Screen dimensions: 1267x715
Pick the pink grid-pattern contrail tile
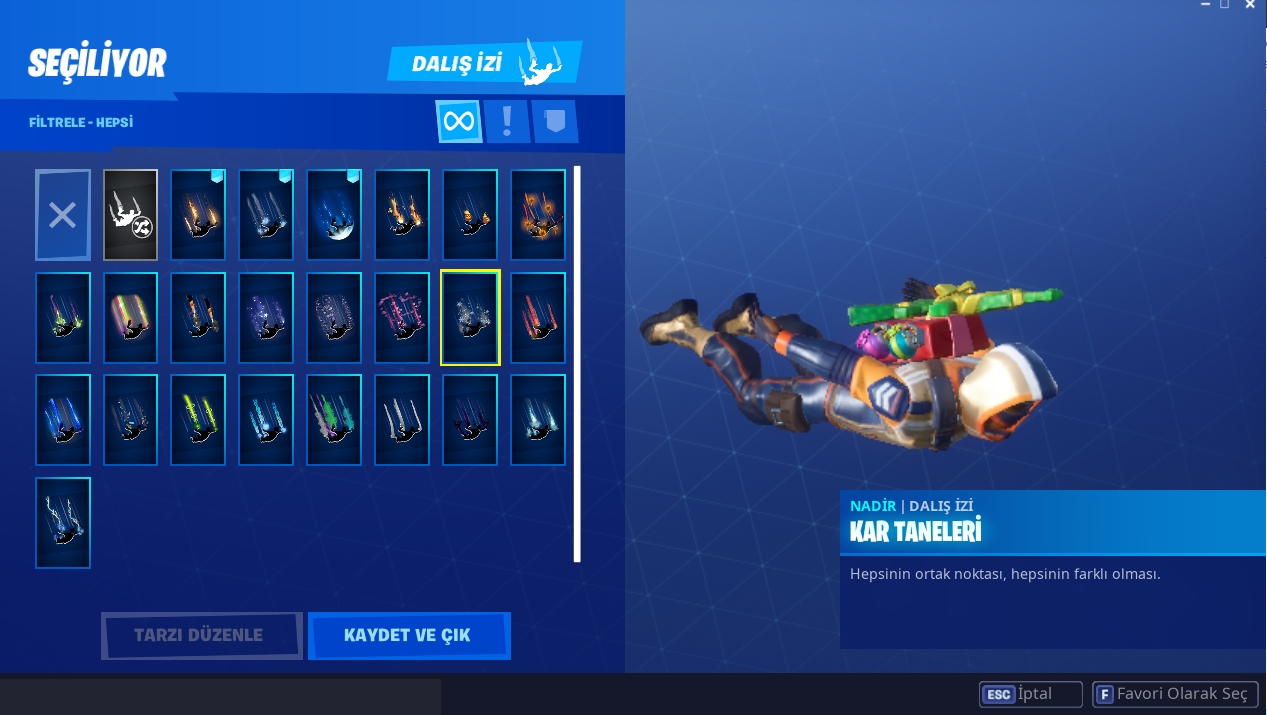coord(402,318)
